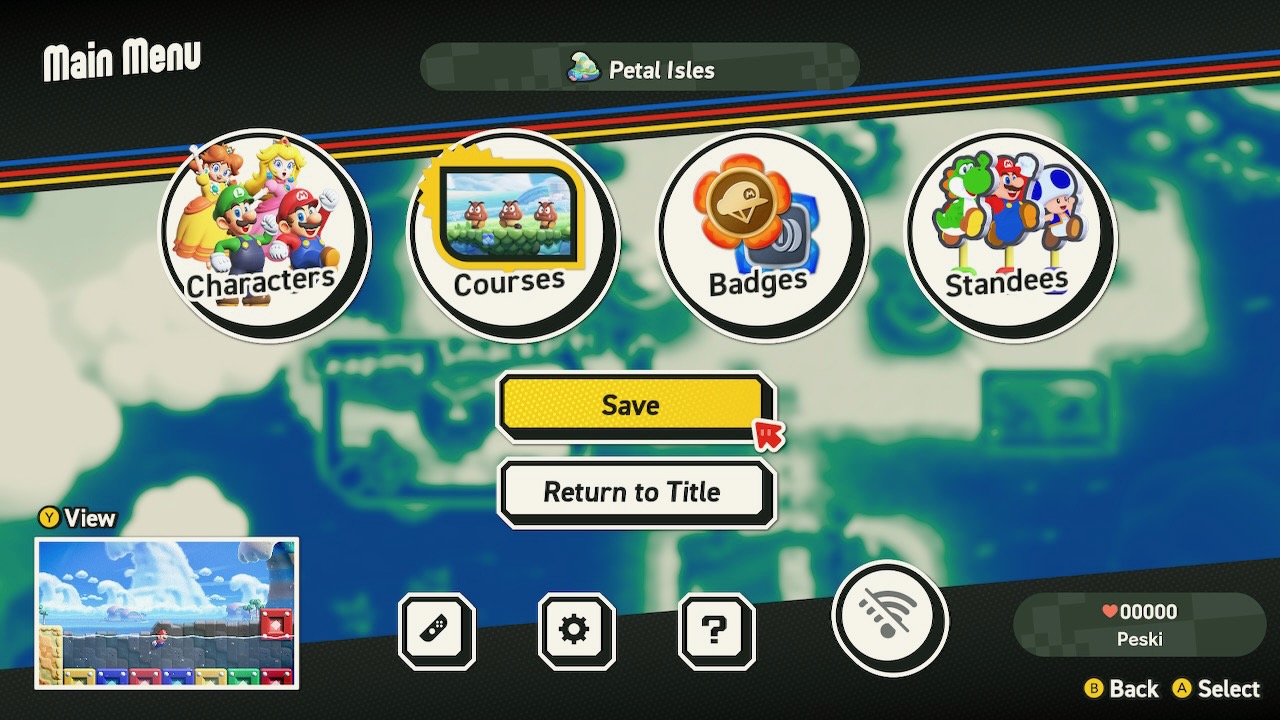Open the Characters menu

[x=265, y=236]
